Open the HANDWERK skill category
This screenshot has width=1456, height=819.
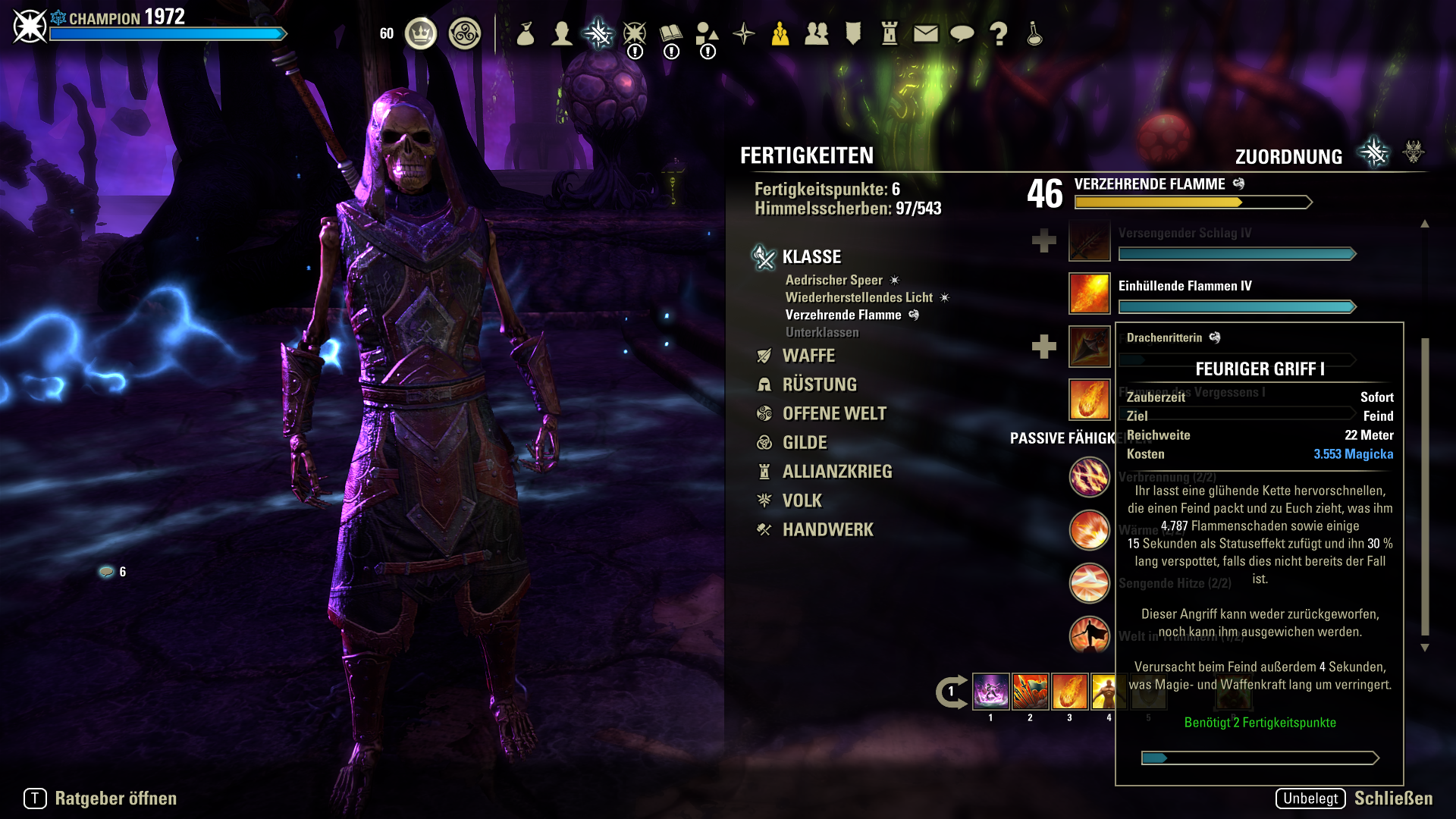[827, 529]
